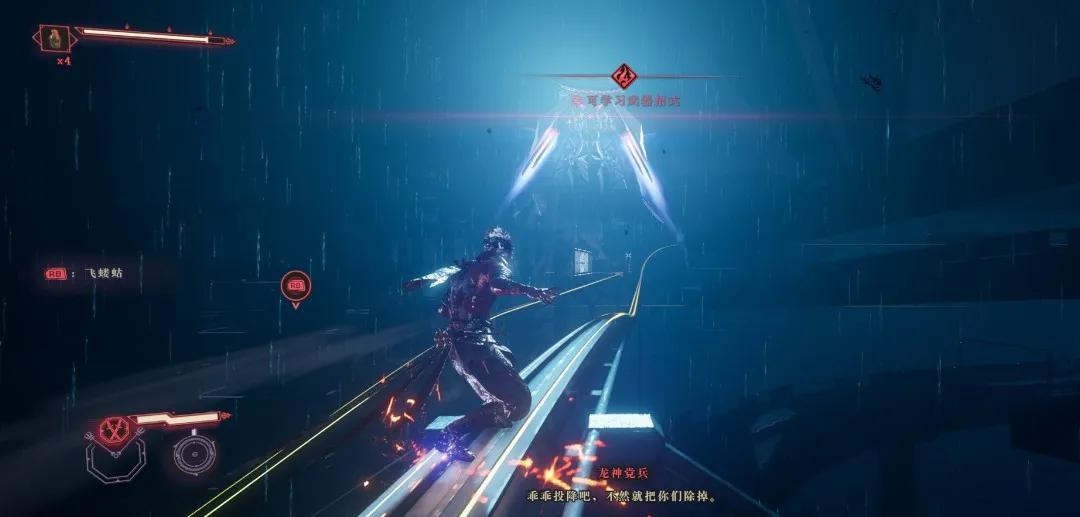The image size is (1080, 517).
Task: Activate the circular dial skill slot
Action: 191,456
